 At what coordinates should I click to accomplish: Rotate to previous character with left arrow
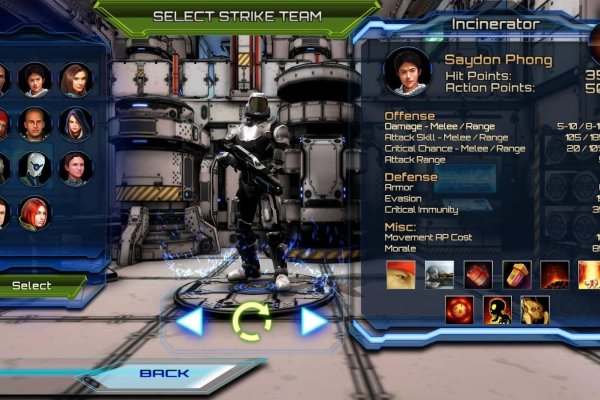coord(189,321)
